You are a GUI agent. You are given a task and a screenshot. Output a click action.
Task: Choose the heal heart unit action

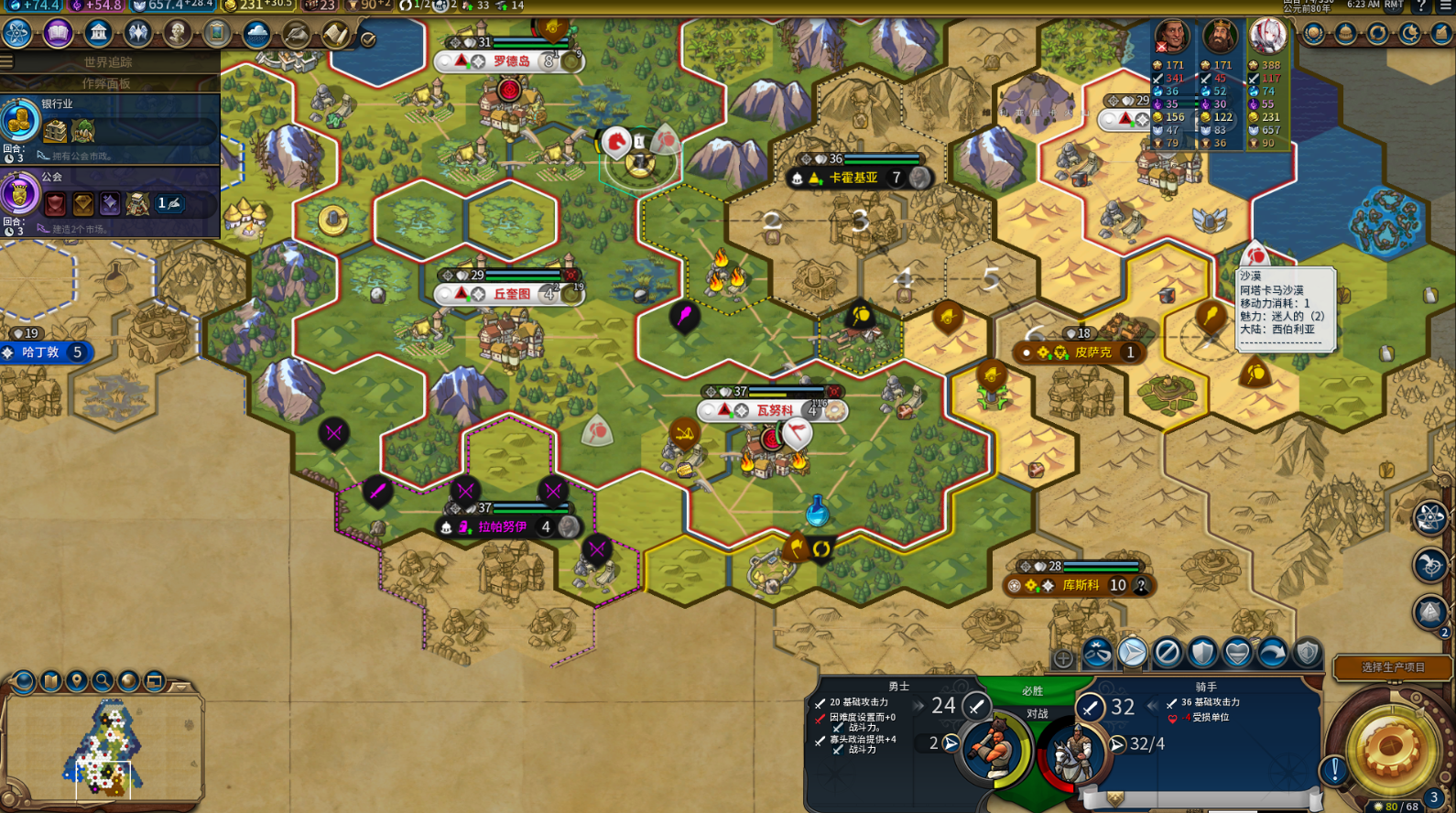pos(1237,653)
